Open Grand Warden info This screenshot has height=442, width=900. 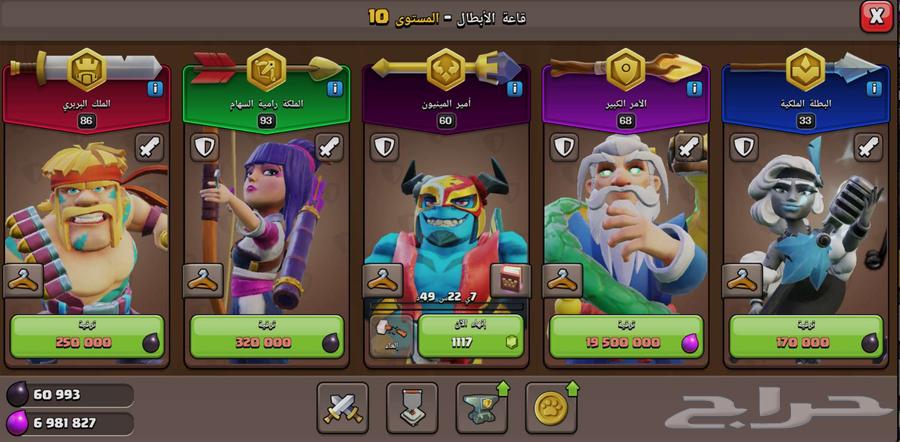point(694,89)
